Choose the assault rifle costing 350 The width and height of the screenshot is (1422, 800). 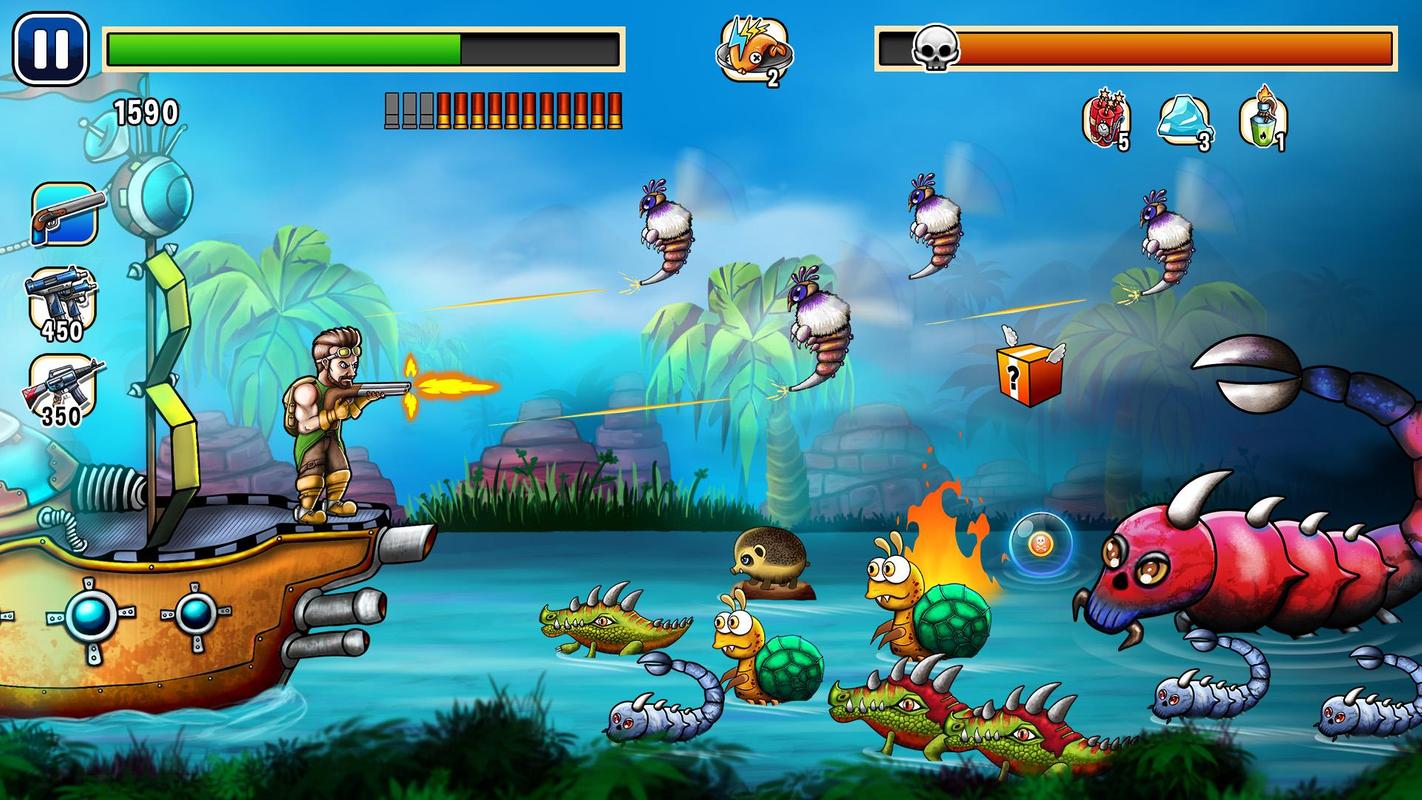pyautogui.click(x=64, y=388)
